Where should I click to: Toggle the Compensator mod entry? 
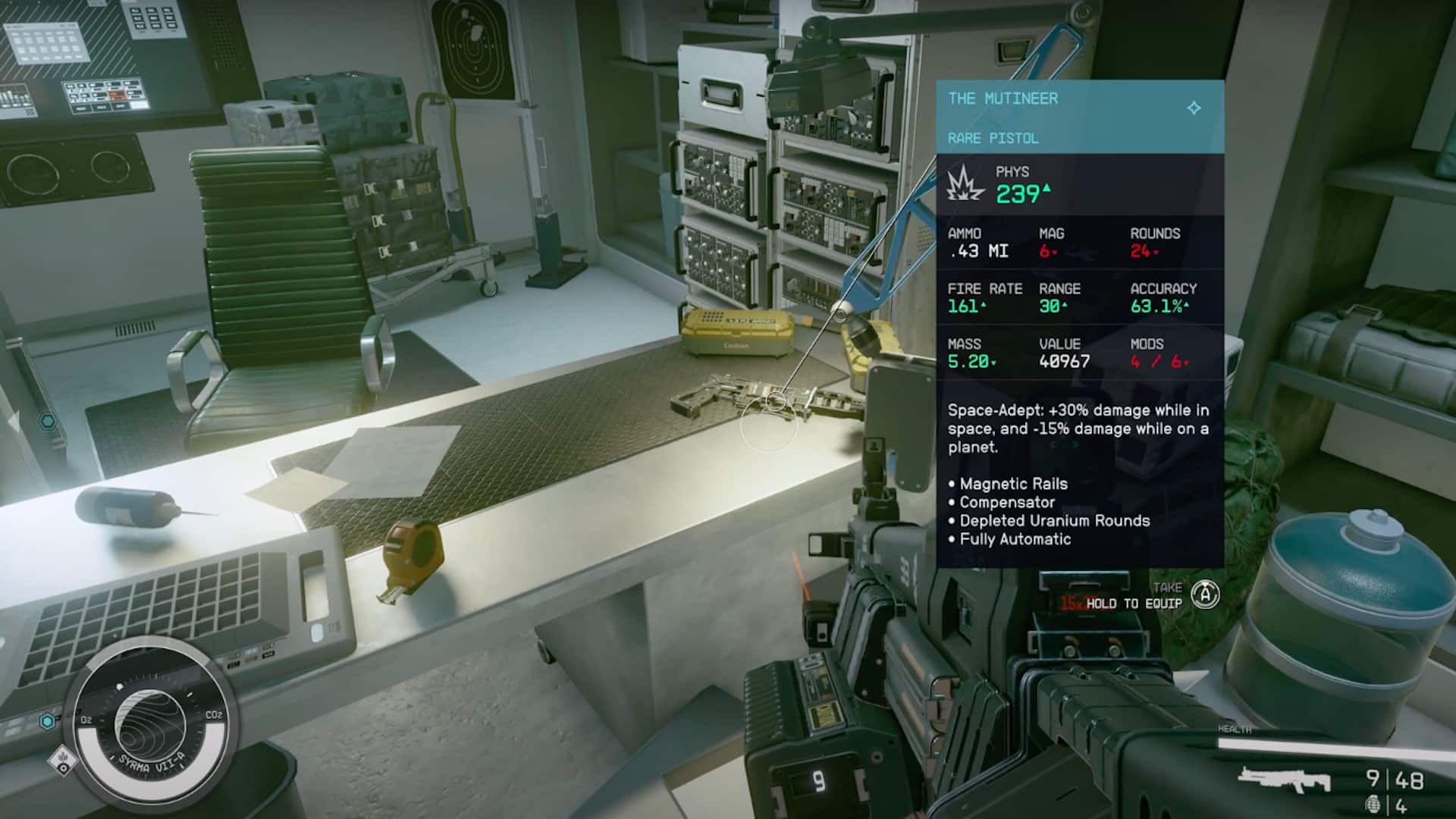tap(1006, 502)
